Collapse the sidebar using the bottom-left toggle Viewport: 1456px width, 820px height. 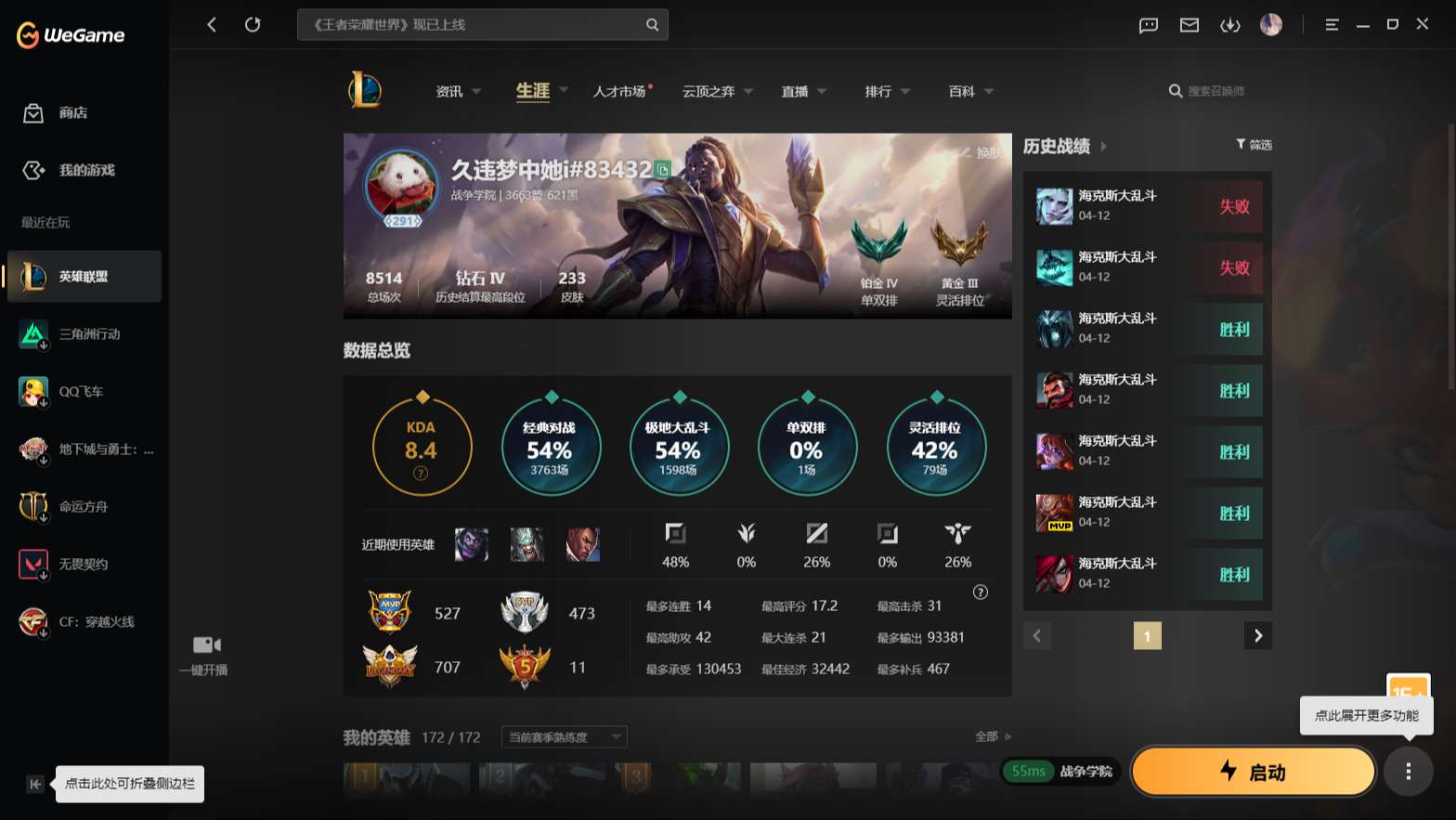click(34, 785)
